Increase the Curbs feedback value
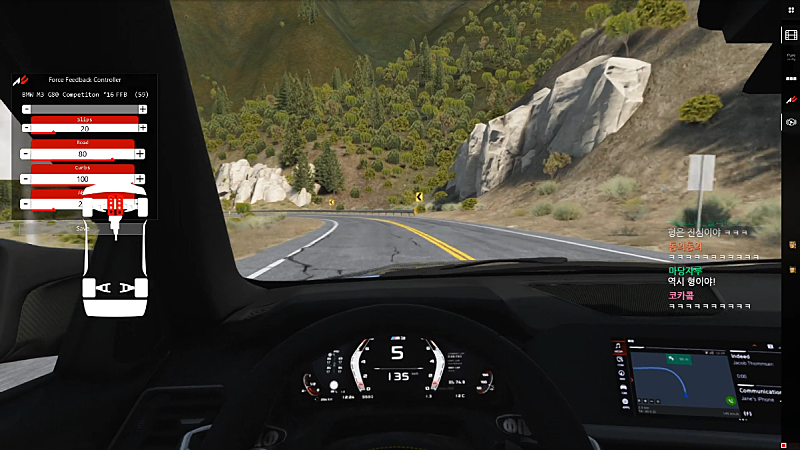The width and height of the screenshot is (800, 450). pyautogui.click(x=141, y=179)
